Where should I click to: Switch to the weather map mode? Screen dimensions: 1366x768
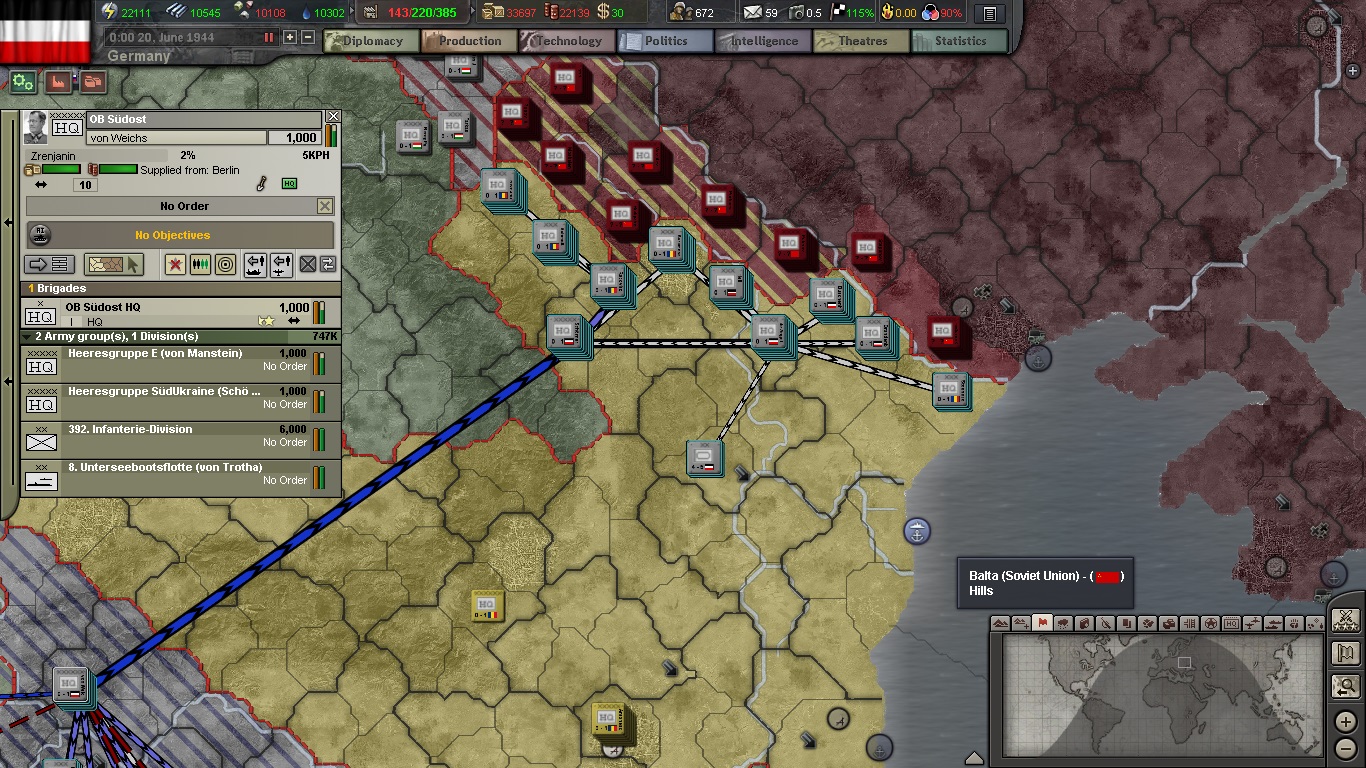(1063, 622)
